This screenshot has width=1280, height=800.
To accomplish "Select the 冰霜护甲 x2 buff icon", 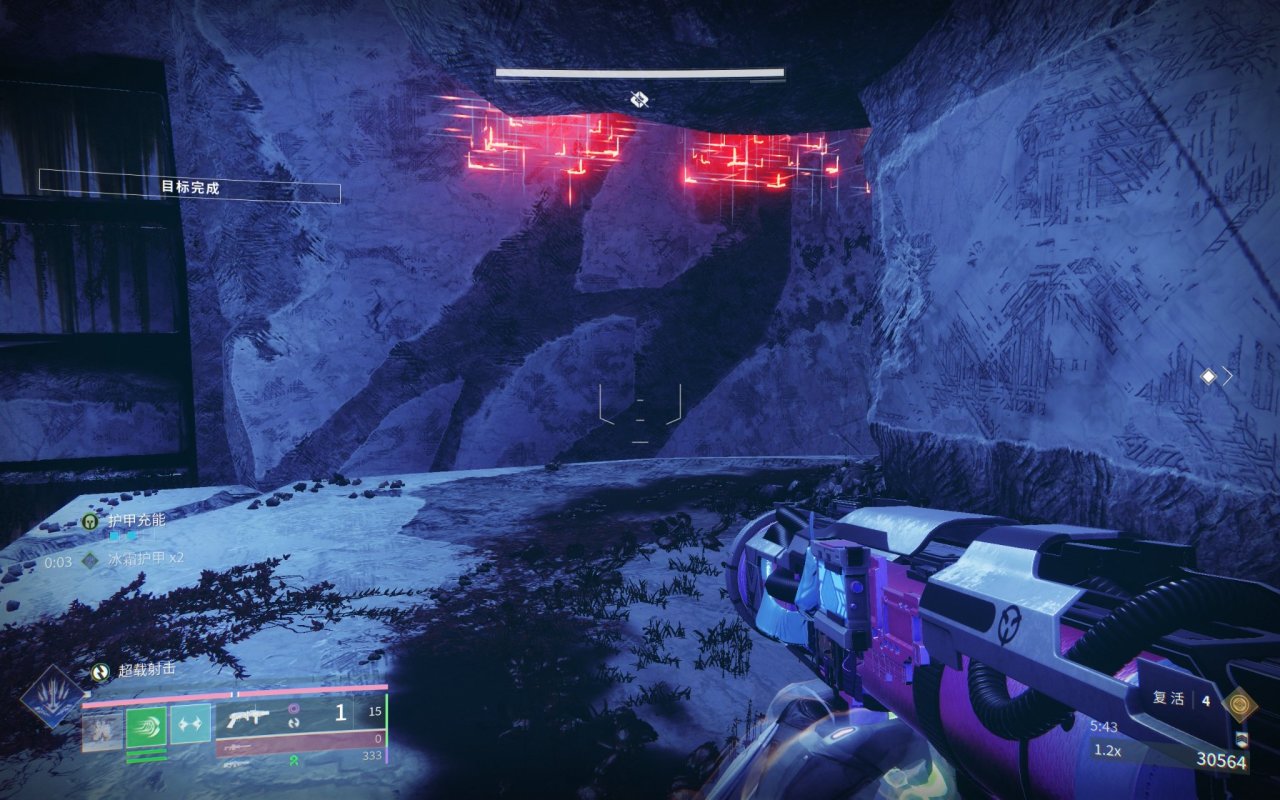I will 91,561.
